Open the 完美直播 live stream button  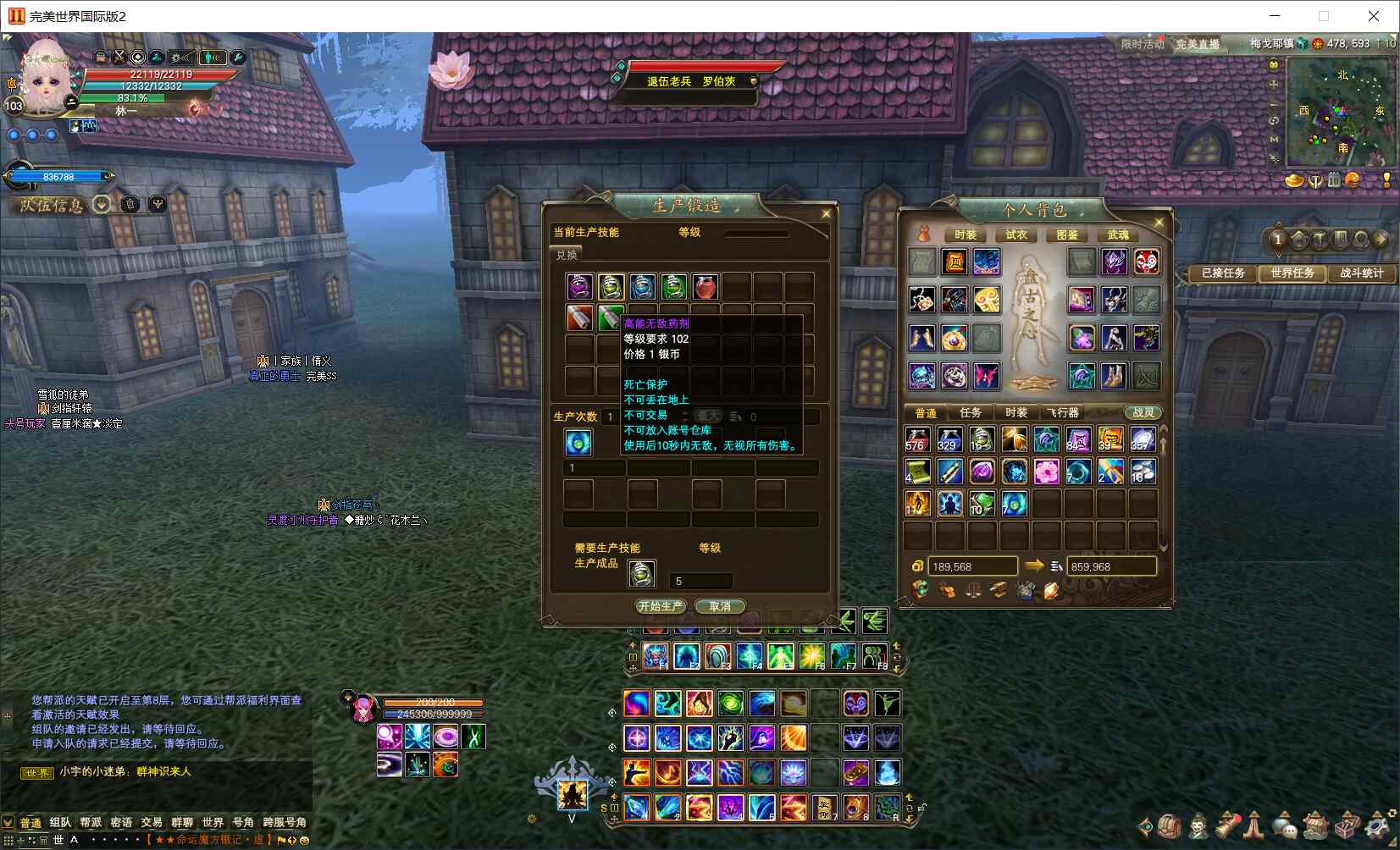1198,44
